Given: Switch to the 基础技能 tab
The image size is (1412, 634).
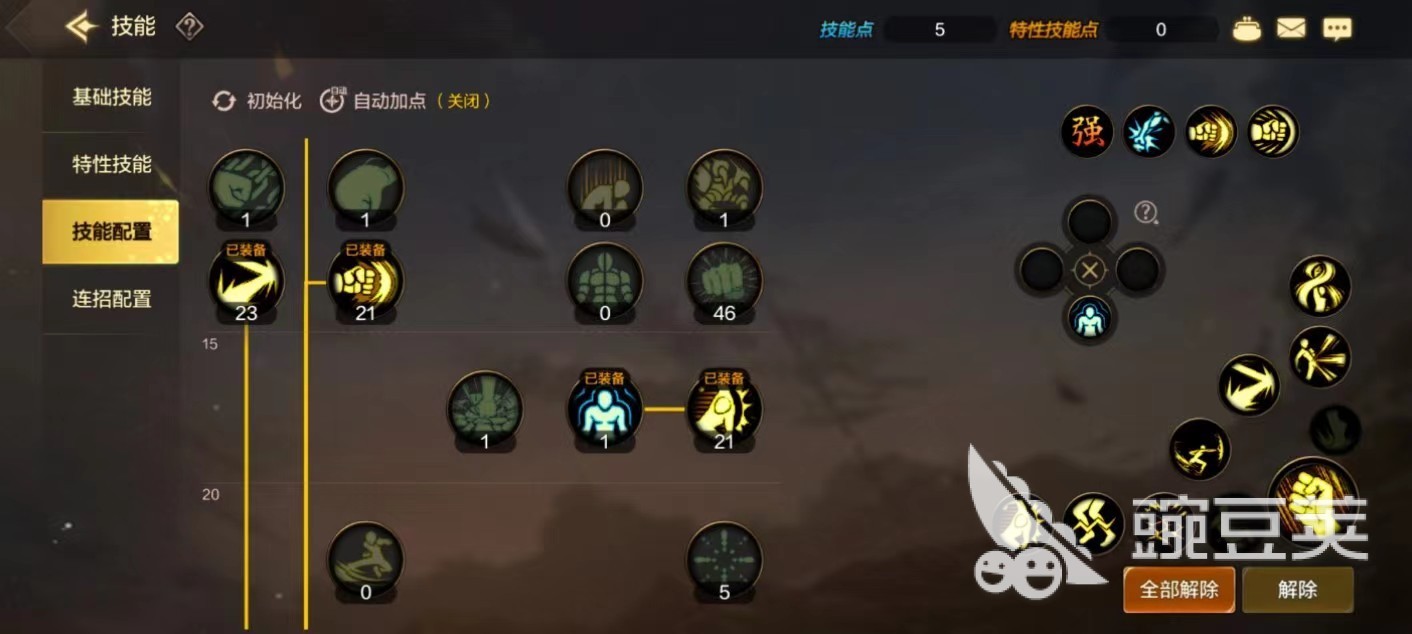Looking at the screenshot, I should click(111, 98).
